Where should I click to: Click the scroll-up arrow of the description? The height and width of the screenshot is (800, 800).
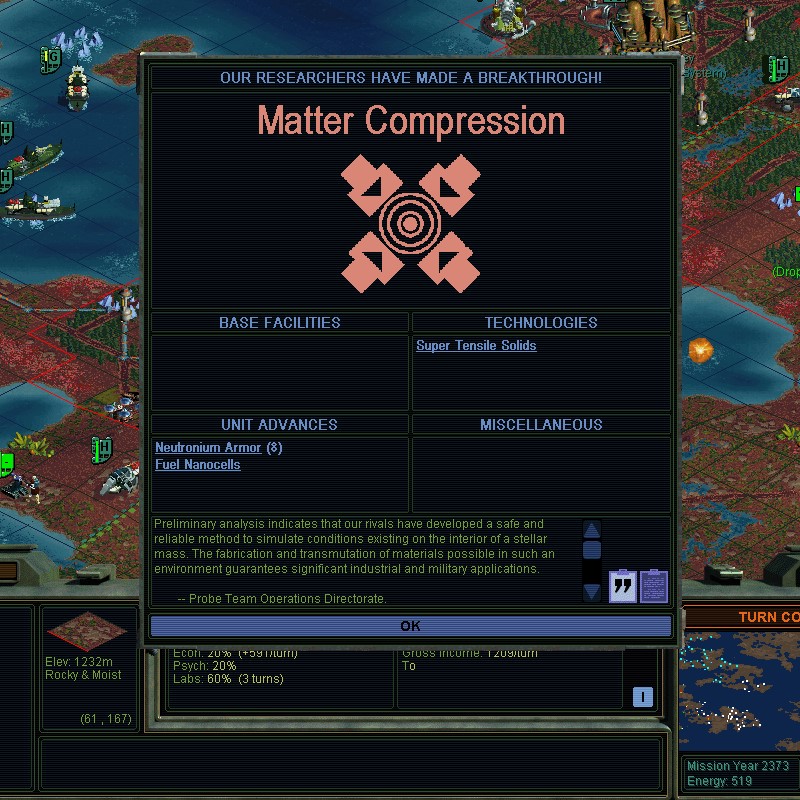(x=591, y=530)
